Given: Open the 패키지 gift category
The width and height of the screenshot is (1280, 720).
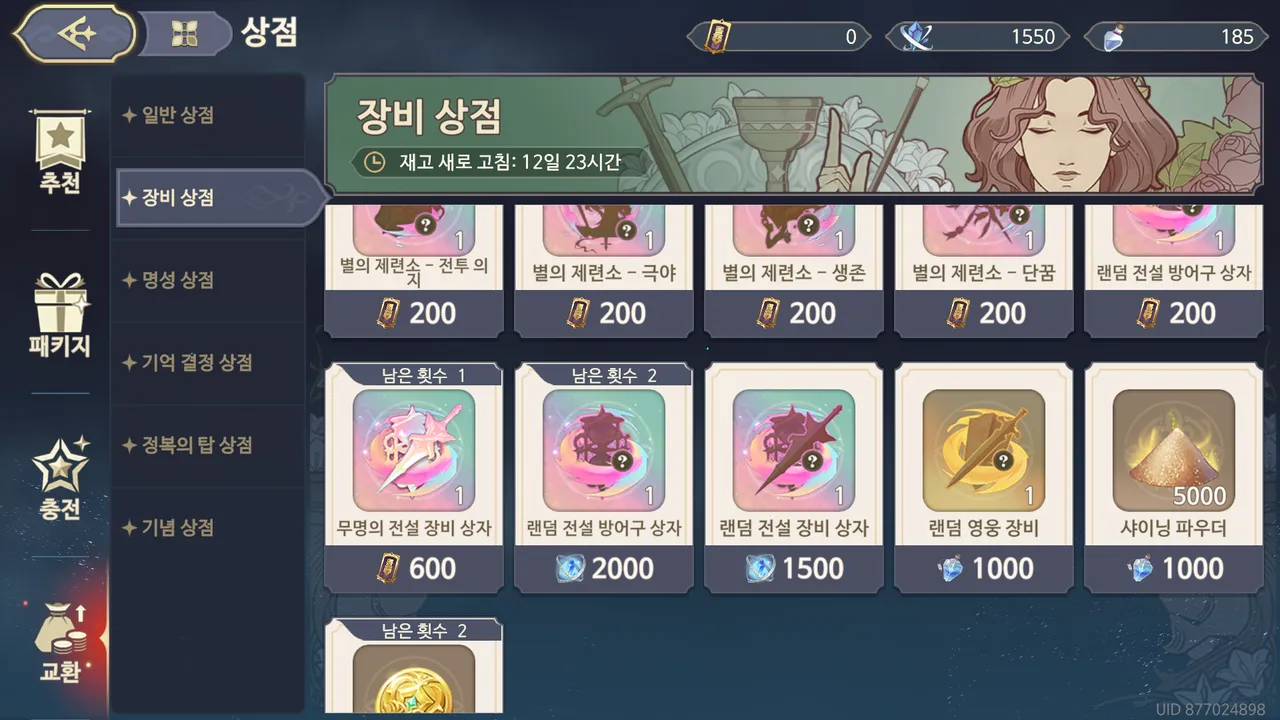Looking at the screenshot, I should click(60, 315).
